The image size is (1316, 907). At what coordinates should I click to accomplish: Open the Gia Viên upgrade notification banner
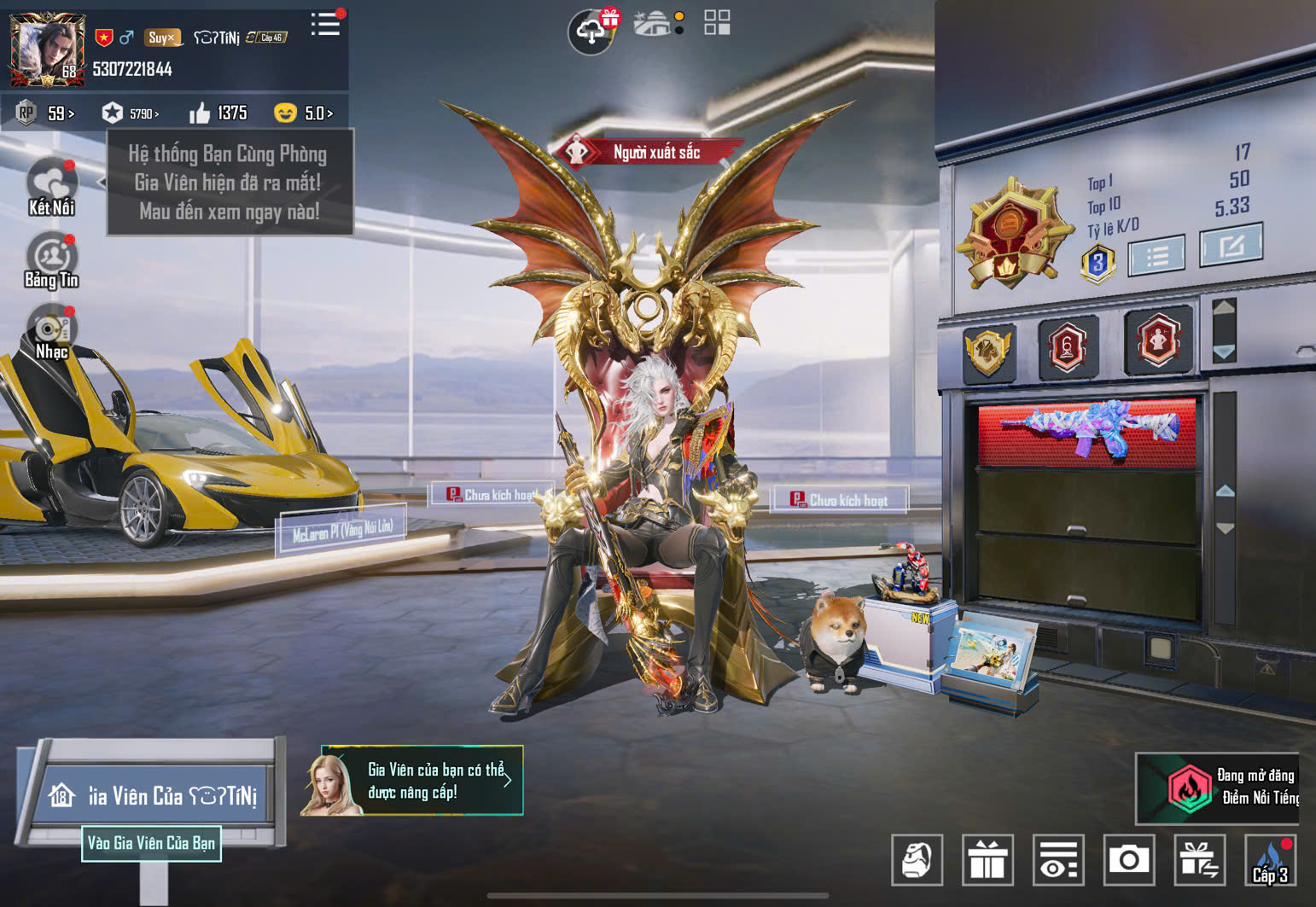click(x=412, y=781)
